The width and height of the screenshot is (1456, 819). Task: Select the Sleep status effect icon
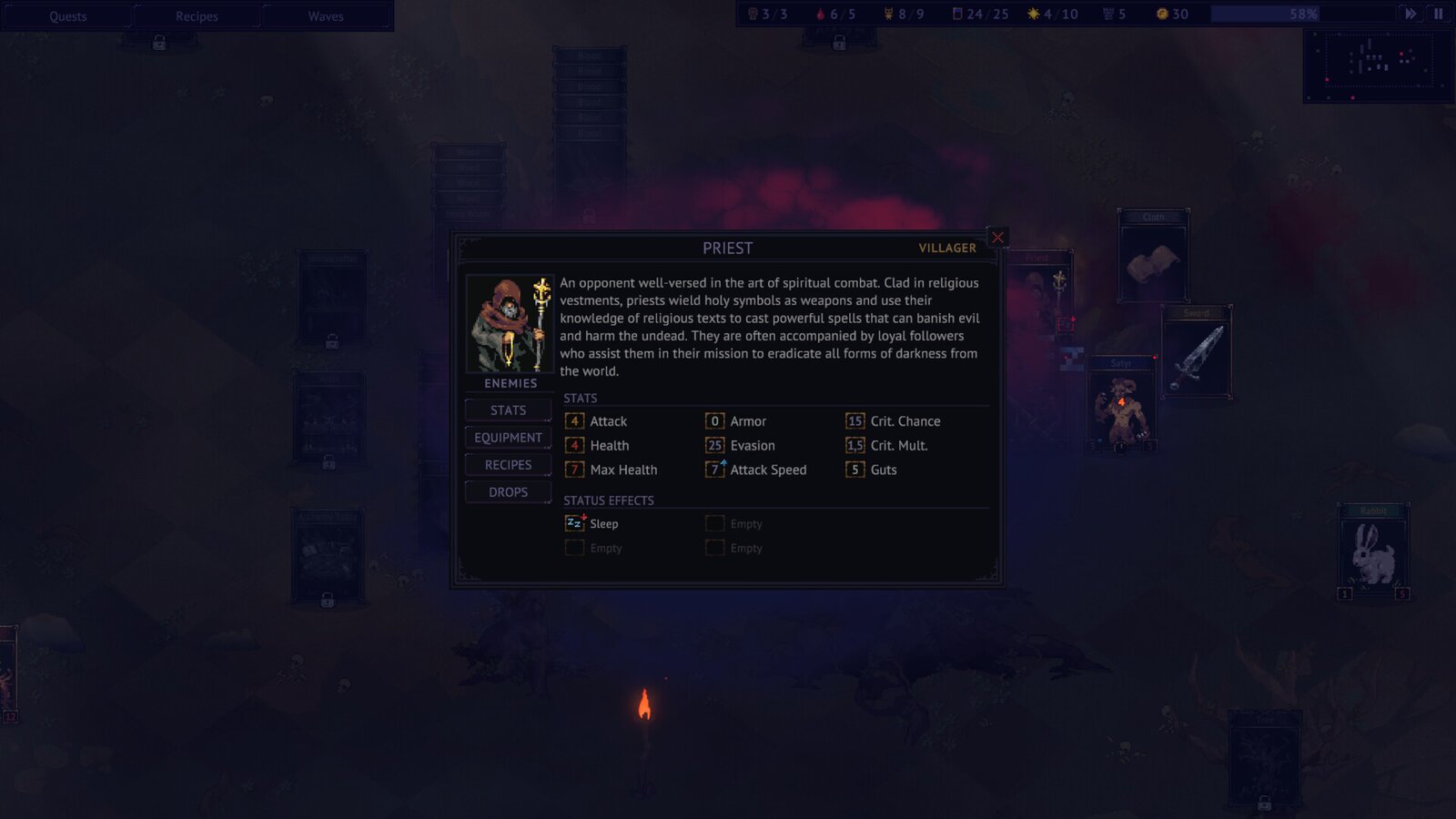574,523
